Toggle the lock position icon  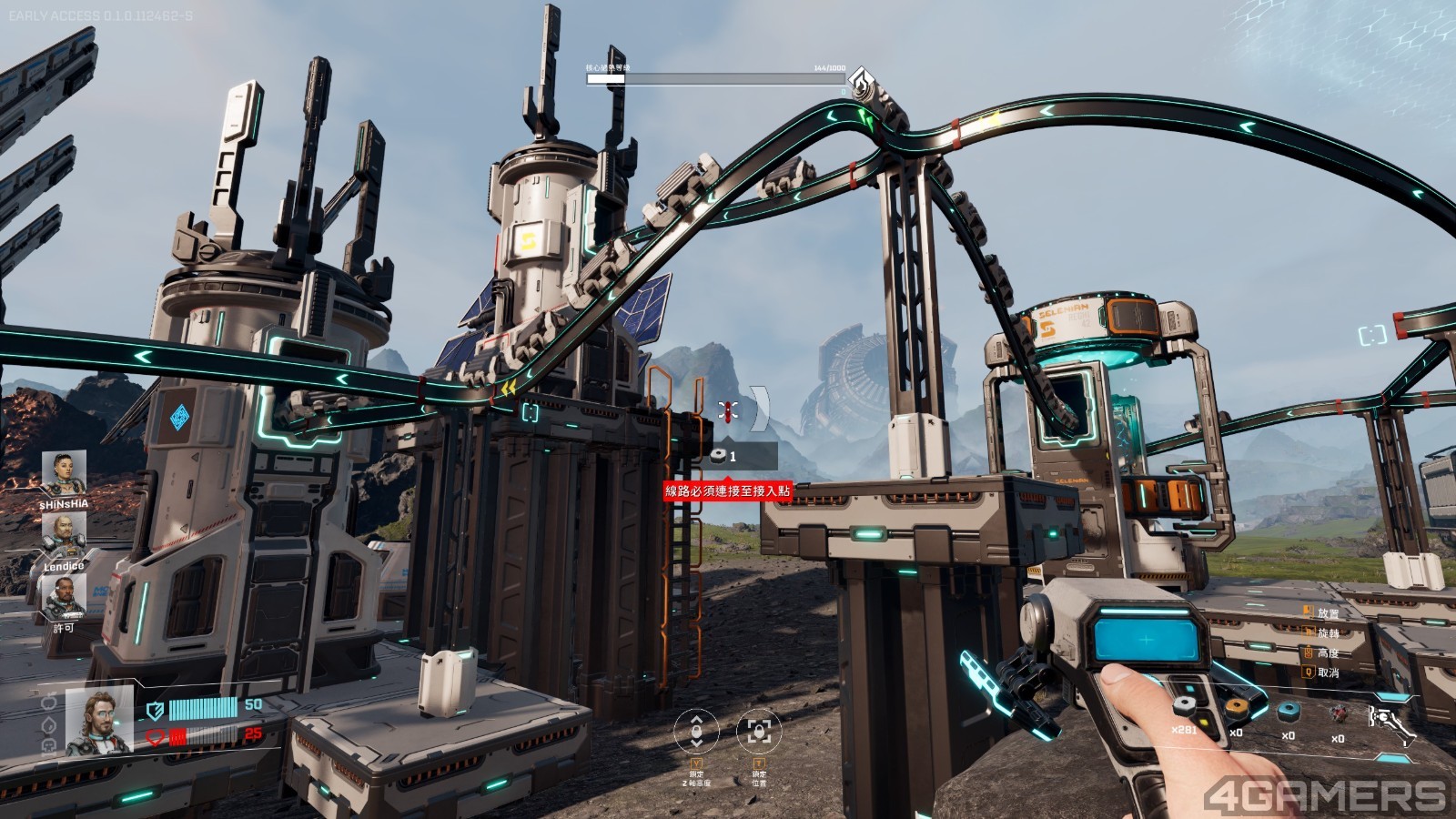click(x=759, y=731)
